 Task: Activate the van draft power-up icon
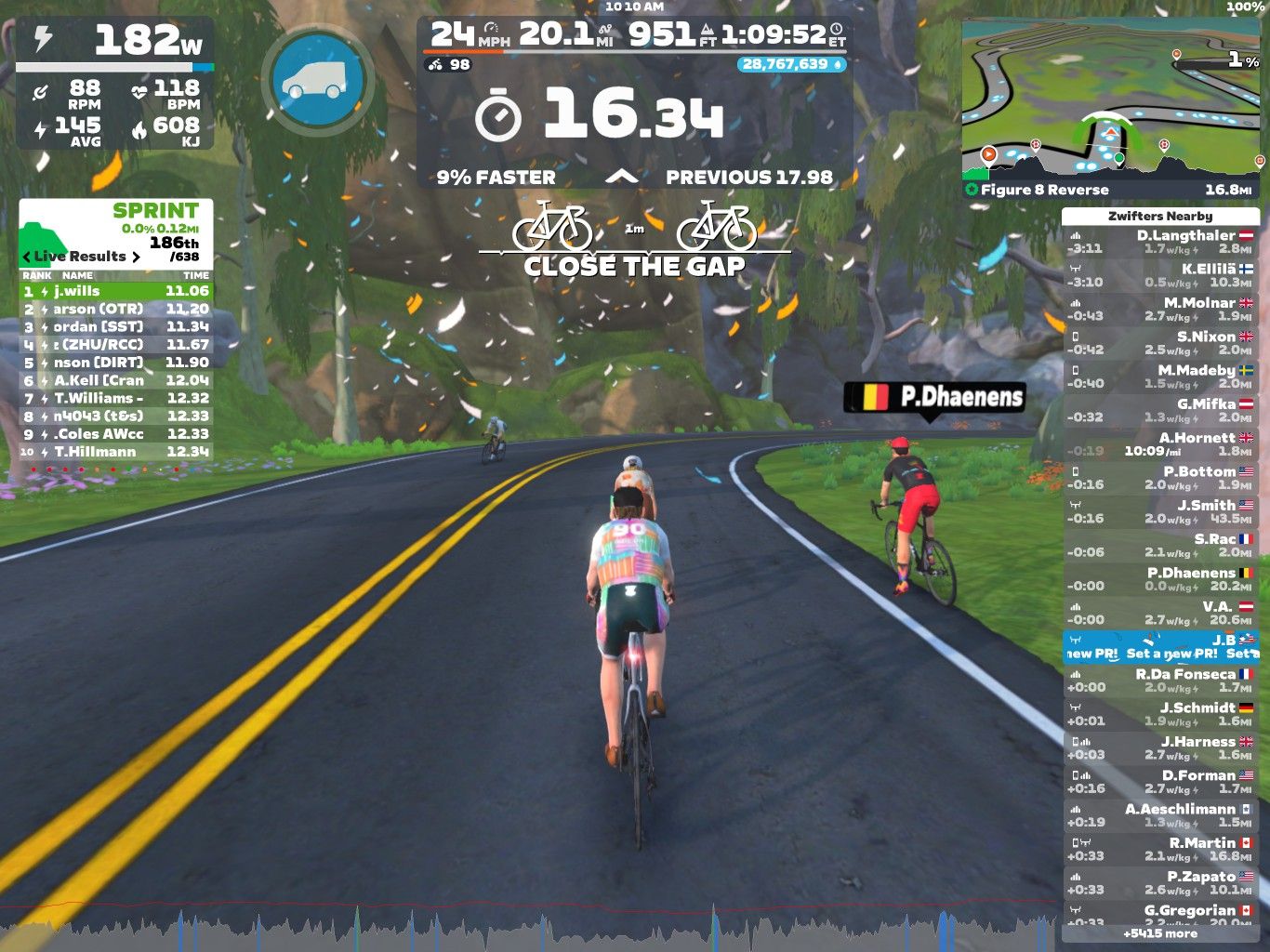pos(317,81)
